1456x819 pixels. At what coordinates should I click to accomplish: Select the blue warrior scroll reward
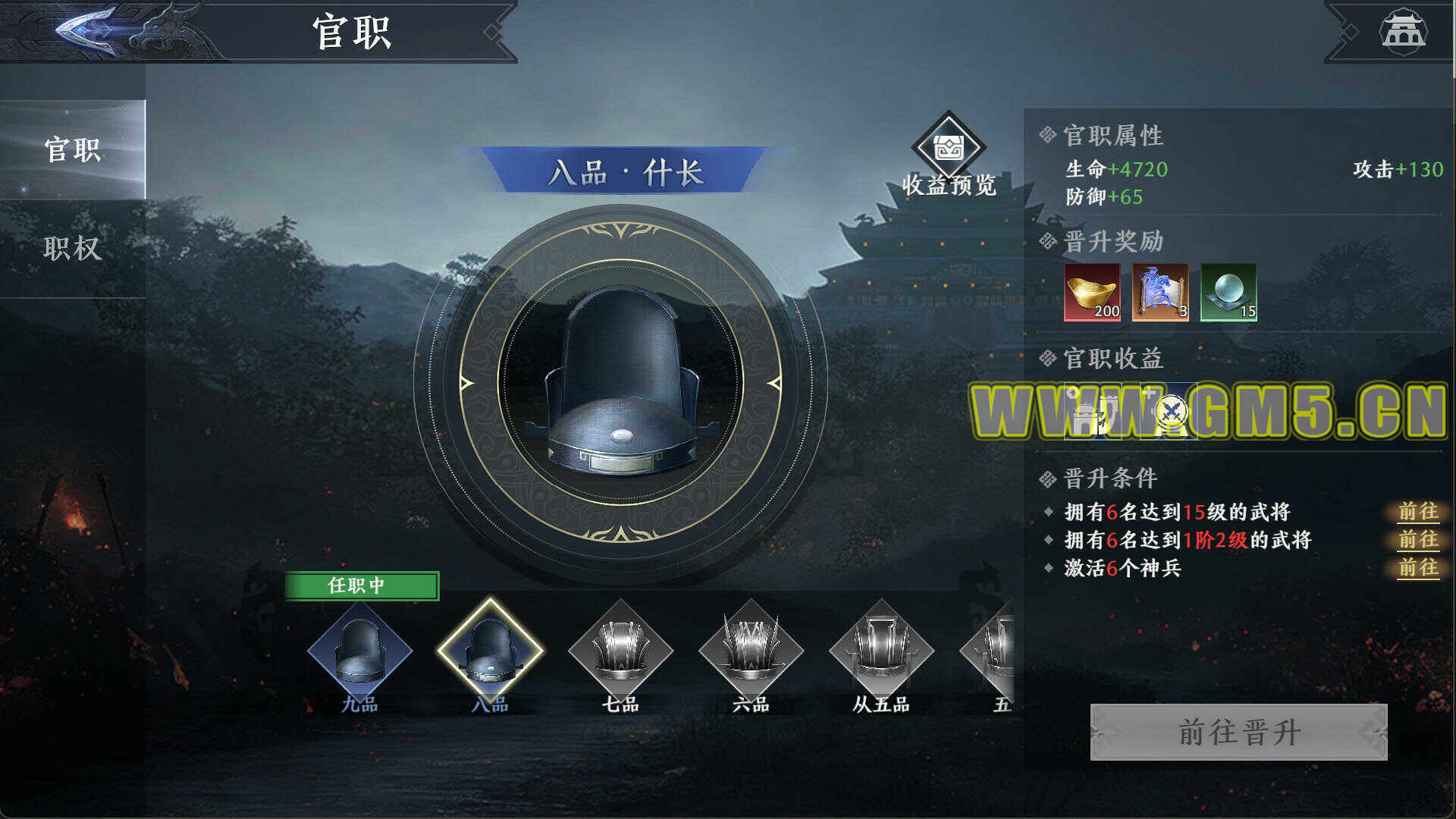[1160, 292]
